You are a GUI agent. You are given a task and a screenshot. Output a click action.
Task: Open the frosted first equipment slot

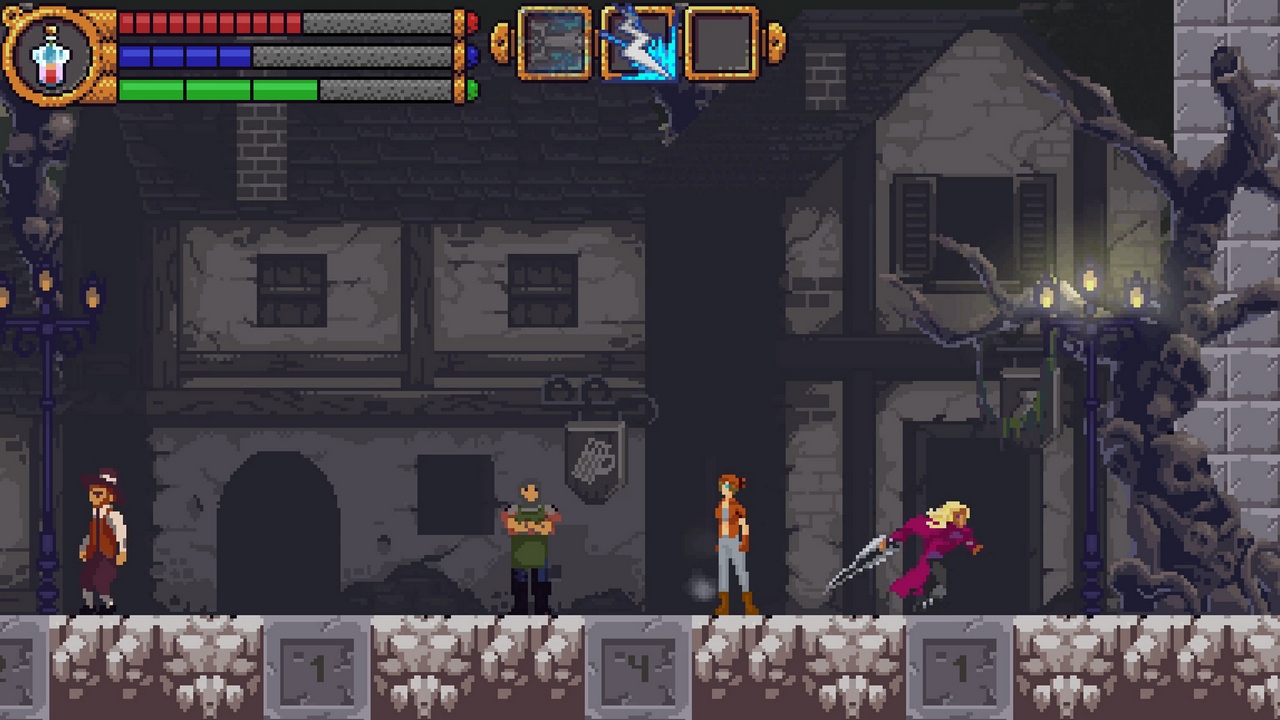point(556,42)
